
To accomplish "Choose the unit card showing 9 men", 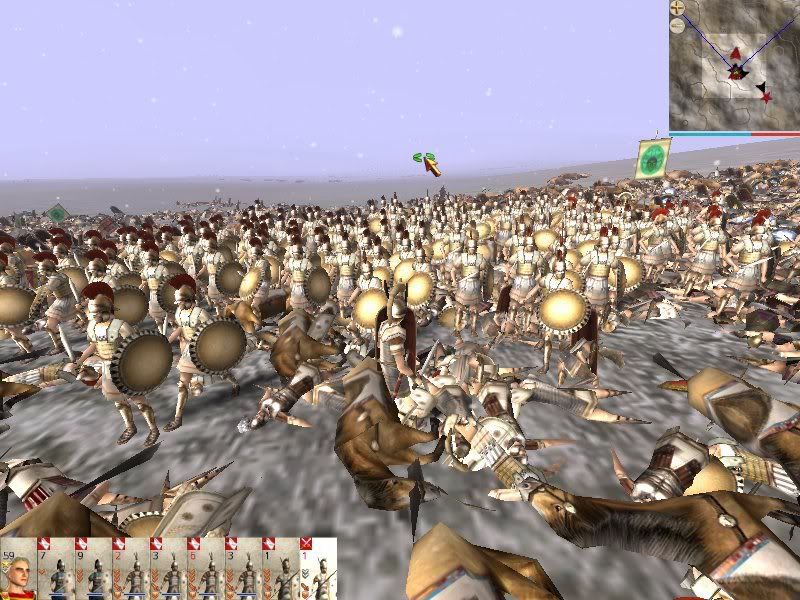I will point(93,572).
